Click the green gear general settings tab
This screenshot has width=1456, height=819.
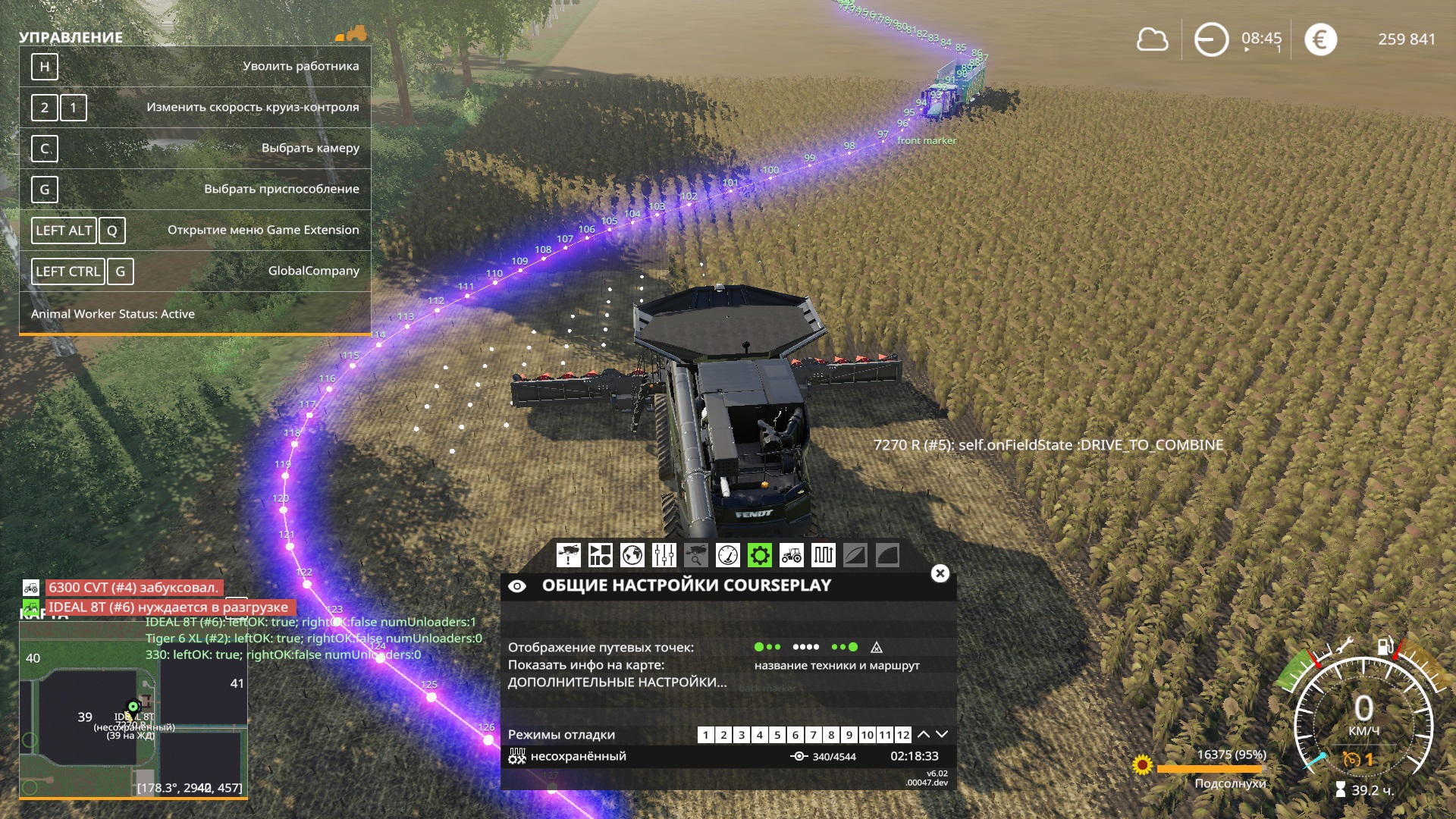click(759, 555)
